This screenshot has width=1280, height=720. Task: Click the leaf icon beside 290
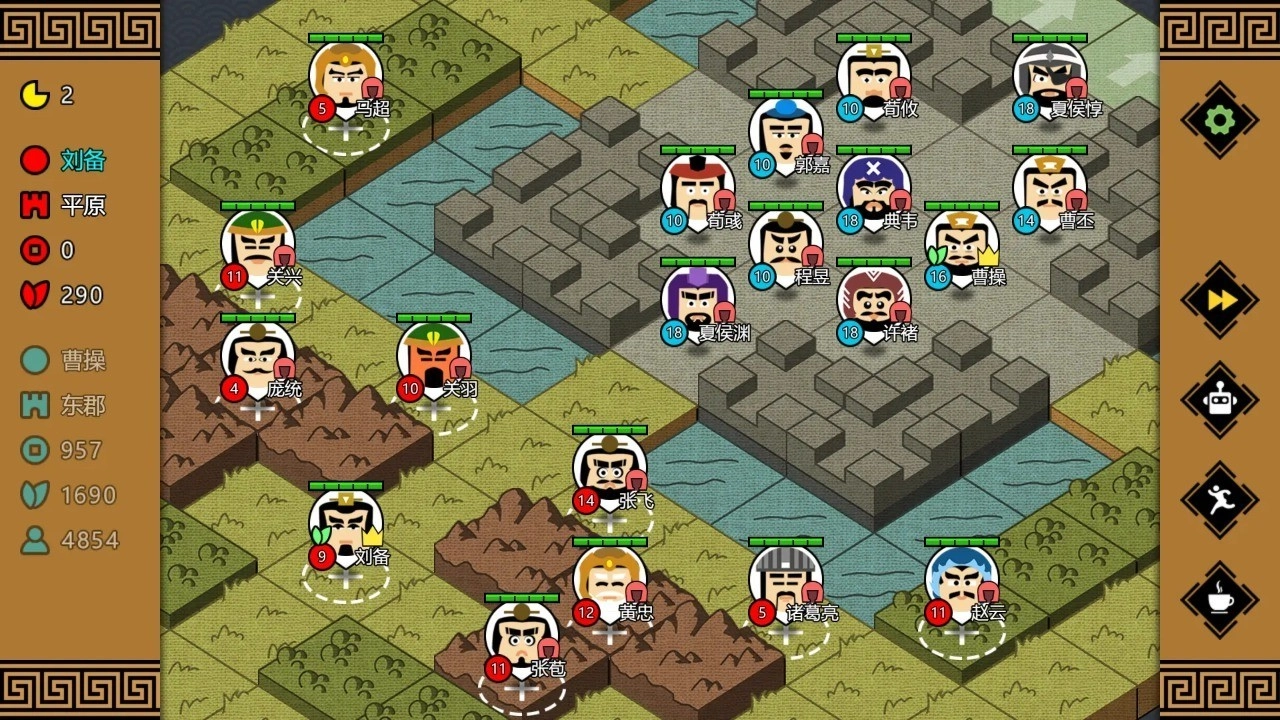coord(33,295)
